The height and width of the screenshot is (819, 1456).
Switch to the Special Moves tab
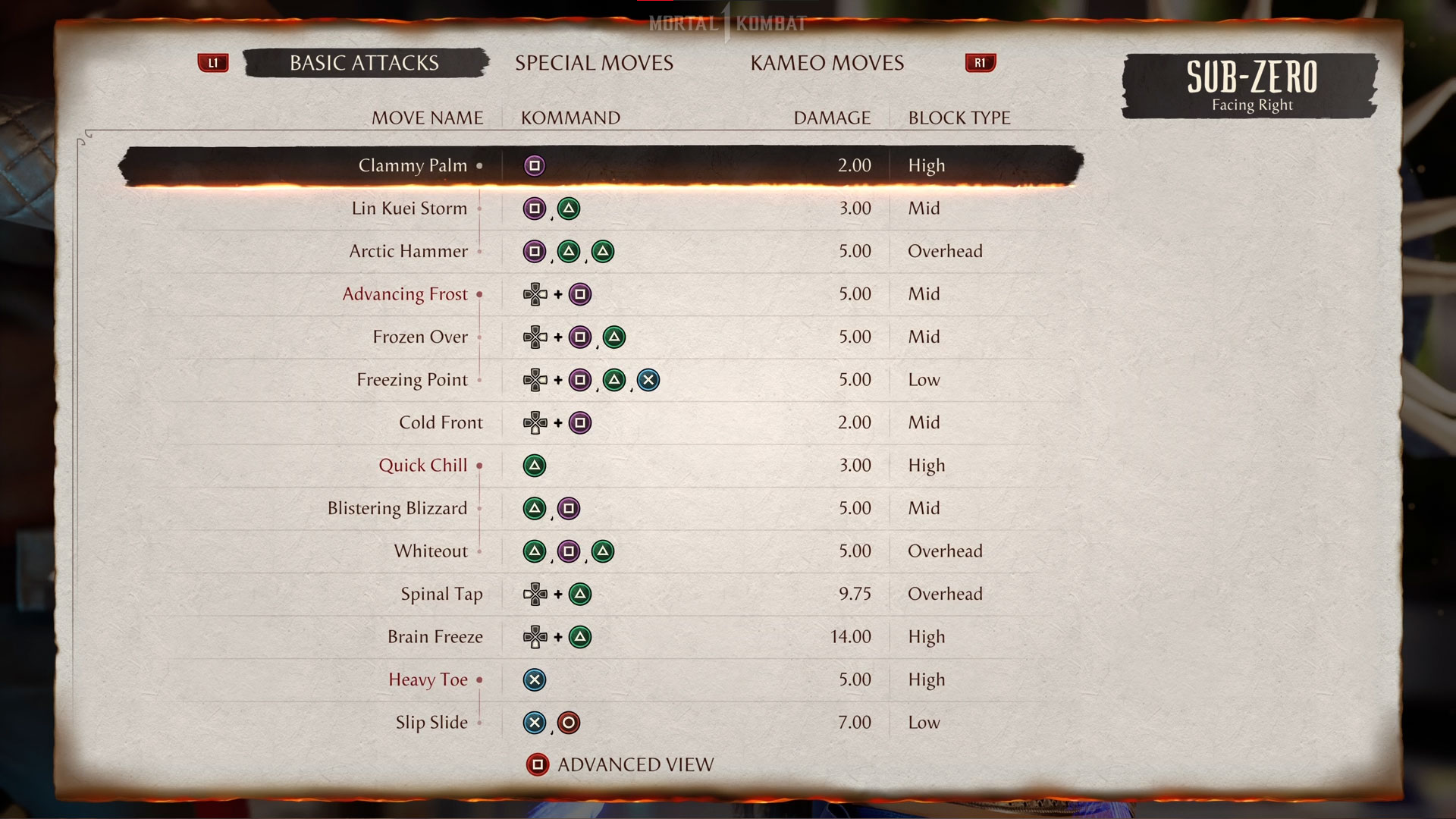tap(594, 63)
